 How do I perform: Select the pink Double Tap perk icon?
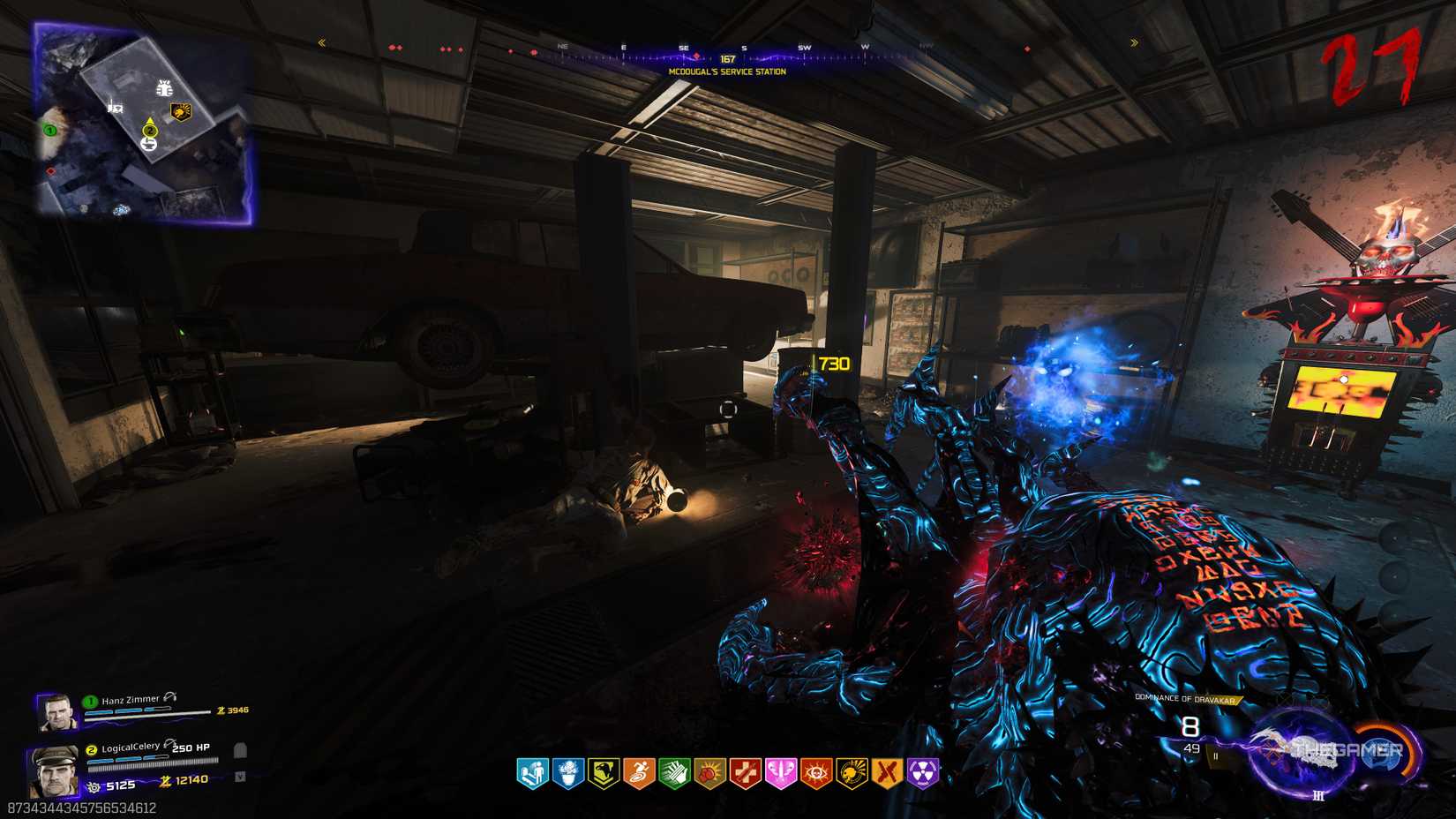tap(781, 774)
